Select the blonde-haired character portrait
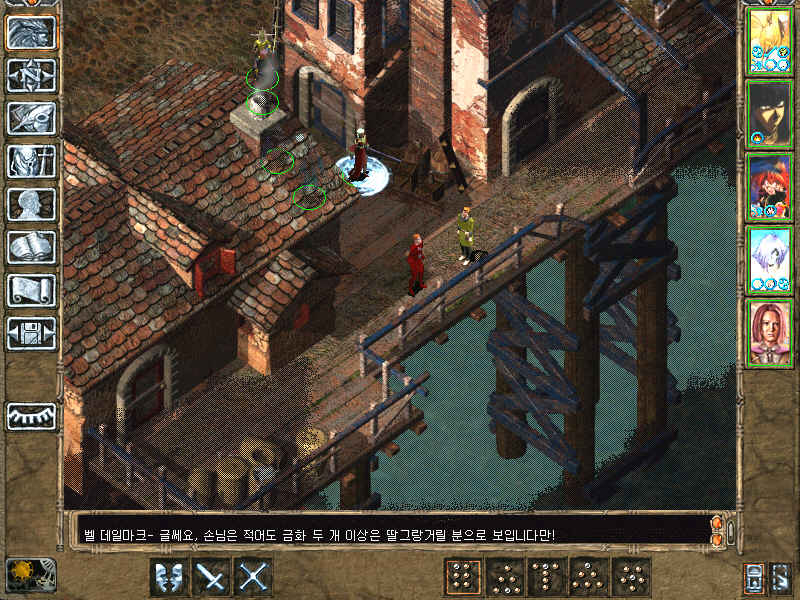Viewport: 800px width, 600px height. click(x=769, y=40)
